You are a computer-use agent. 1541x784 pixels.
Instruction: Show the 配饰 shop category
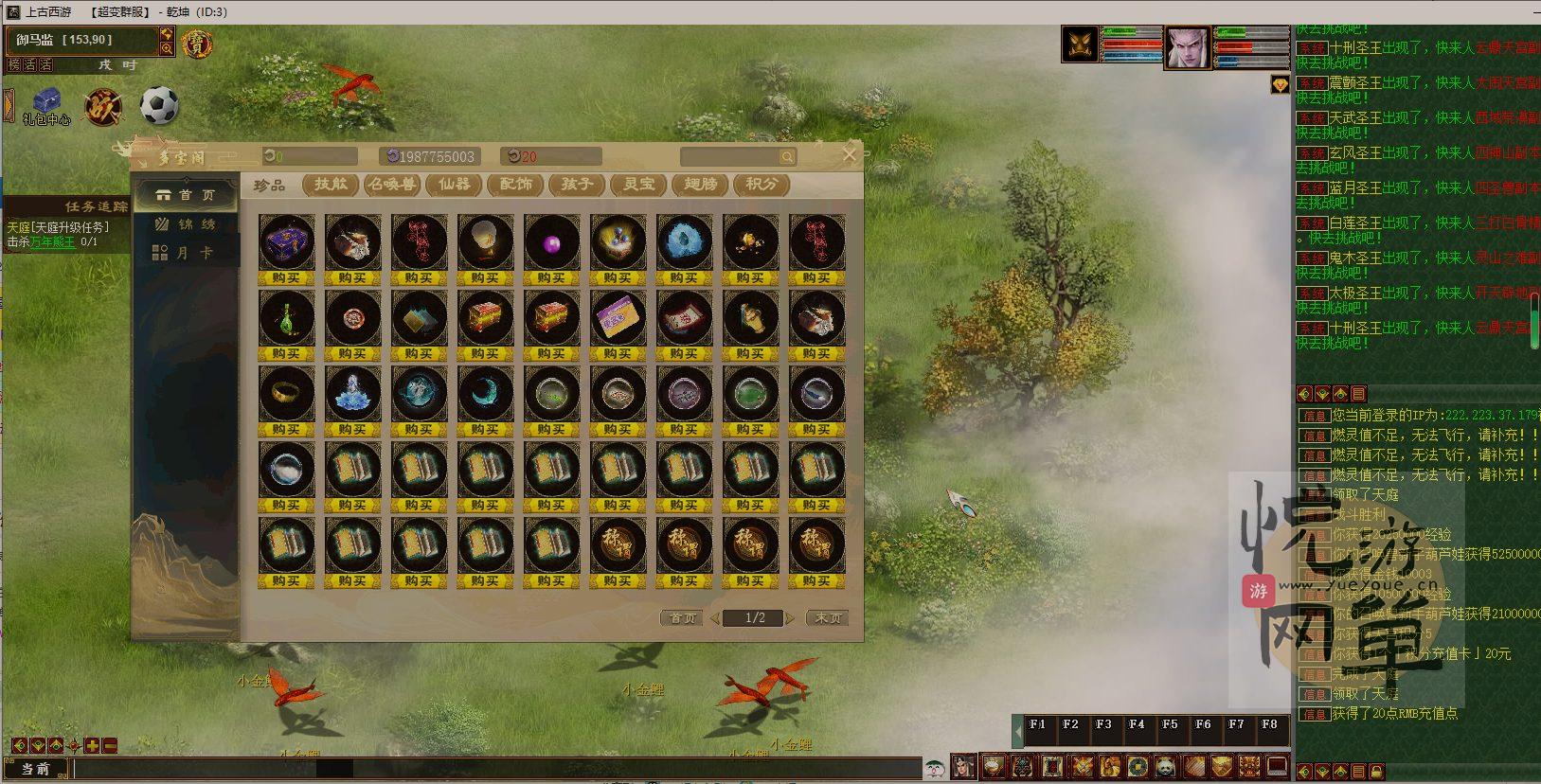click(x=515, y=185)
